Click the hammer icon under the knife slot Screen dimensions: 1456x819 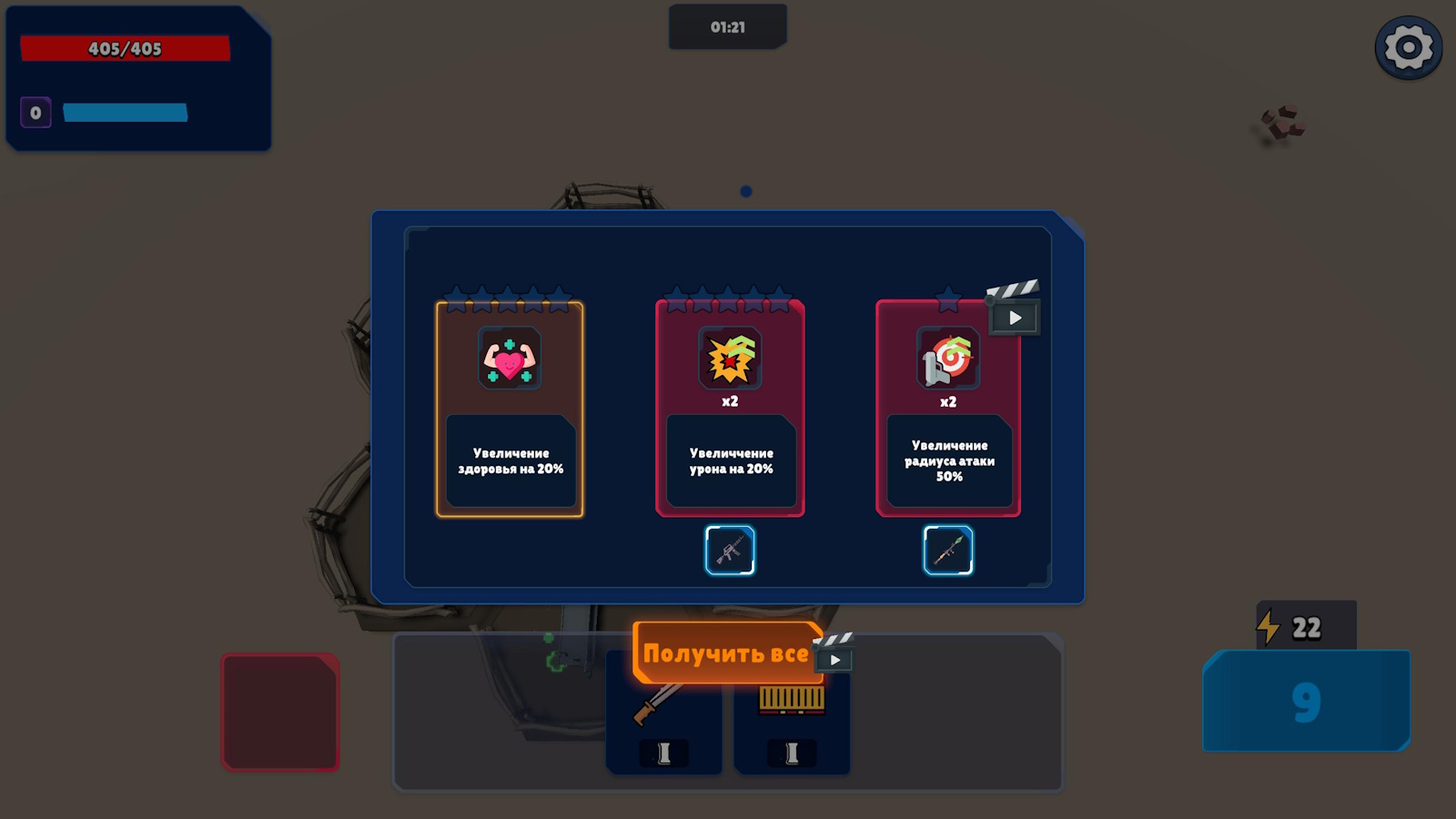coord(663,753)
